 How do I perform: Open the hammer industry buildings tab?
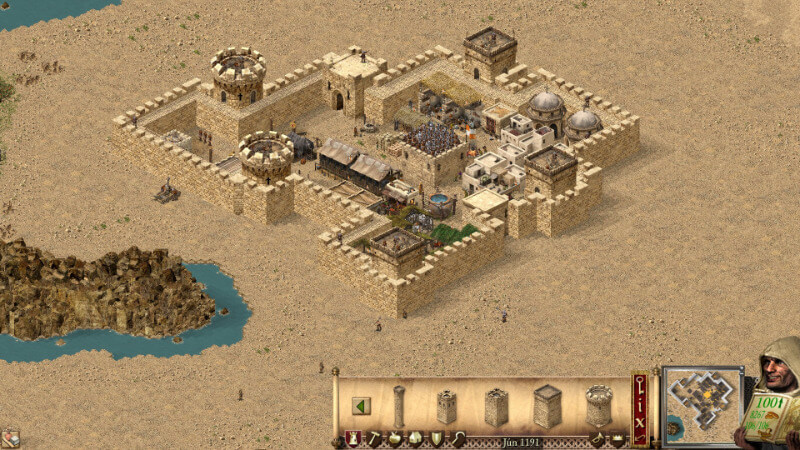(x=373, y=439)
